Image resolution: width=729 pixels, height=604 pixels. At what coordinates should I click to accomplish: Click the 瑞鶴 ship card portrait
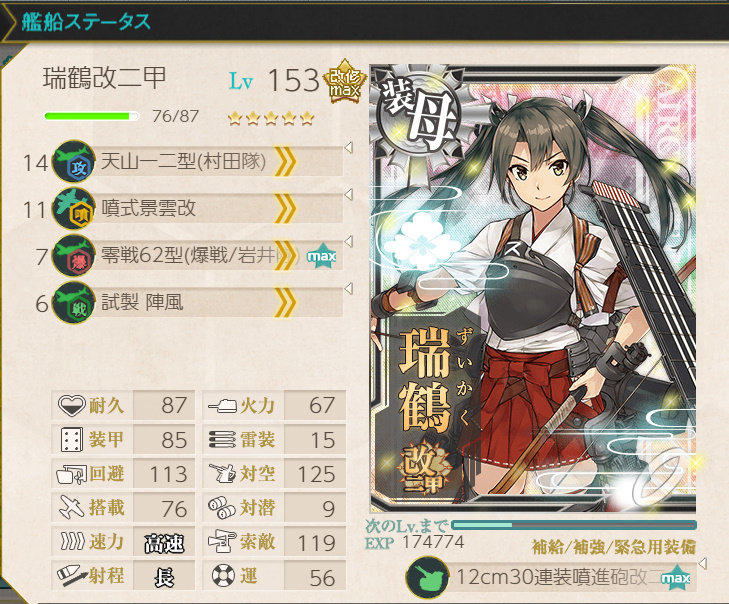click(x=532, y=290)
